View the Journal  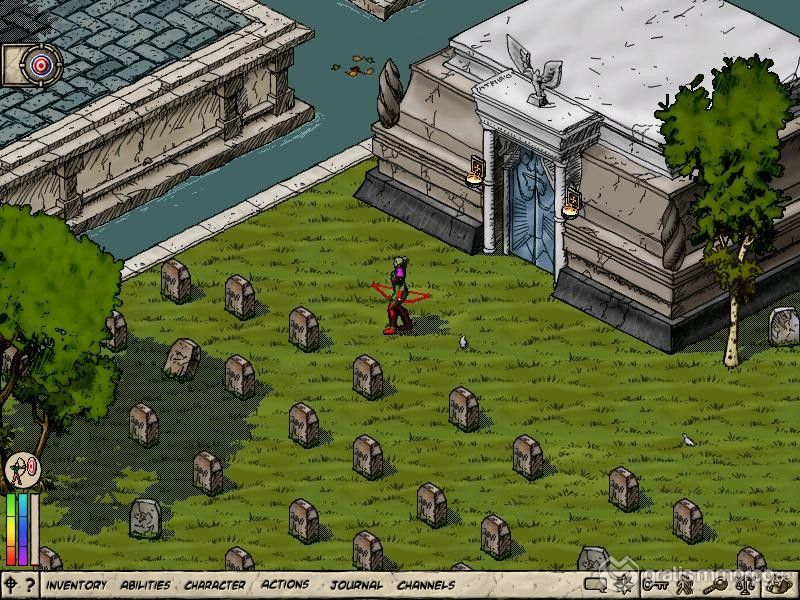click(x=356, y=585)
